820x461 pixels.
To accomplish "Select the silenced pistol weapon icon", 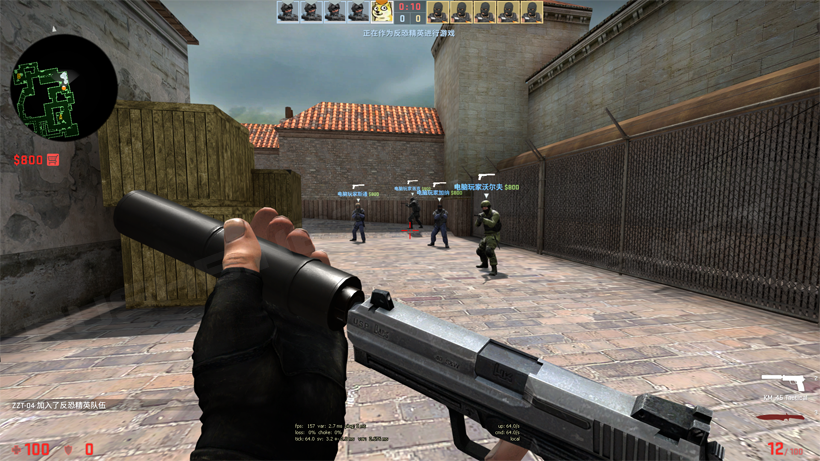I will click(783, 383).
